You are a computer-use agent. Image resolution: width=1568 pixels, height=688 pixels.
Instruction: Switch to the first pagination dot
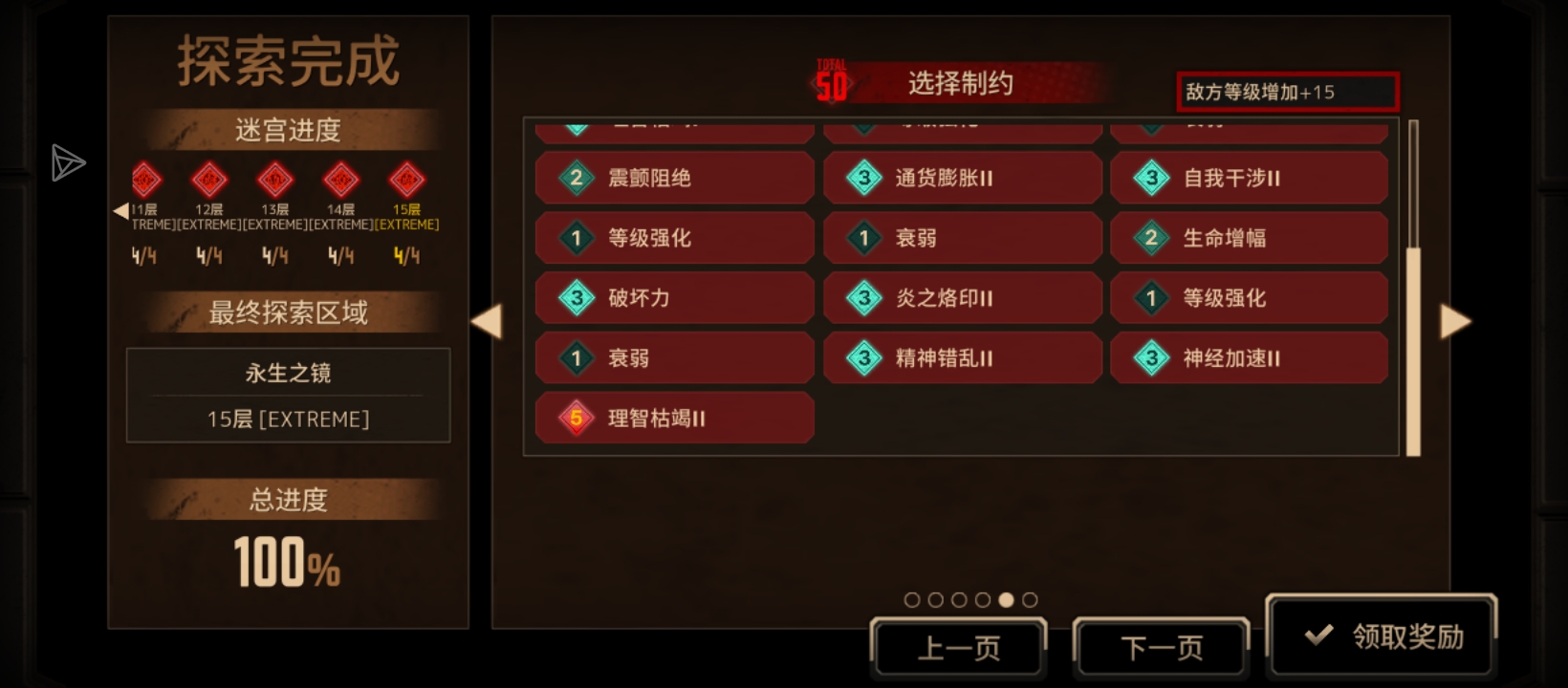click(911, 600)
